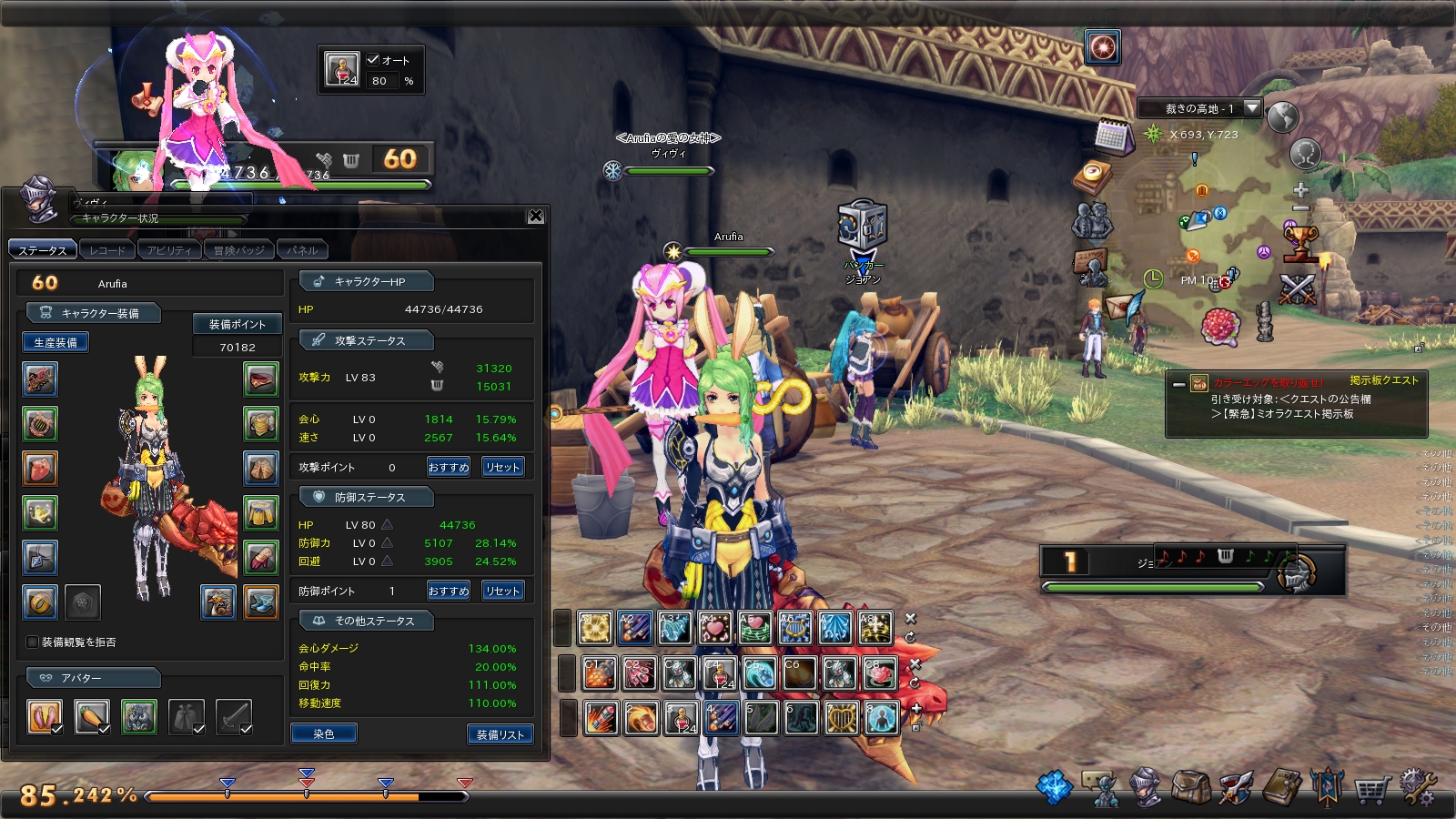Toggle the オート auto-potion checkbox
This screenshot has width=1456, height=819.
pyautogui.click(x=373, y=60)
